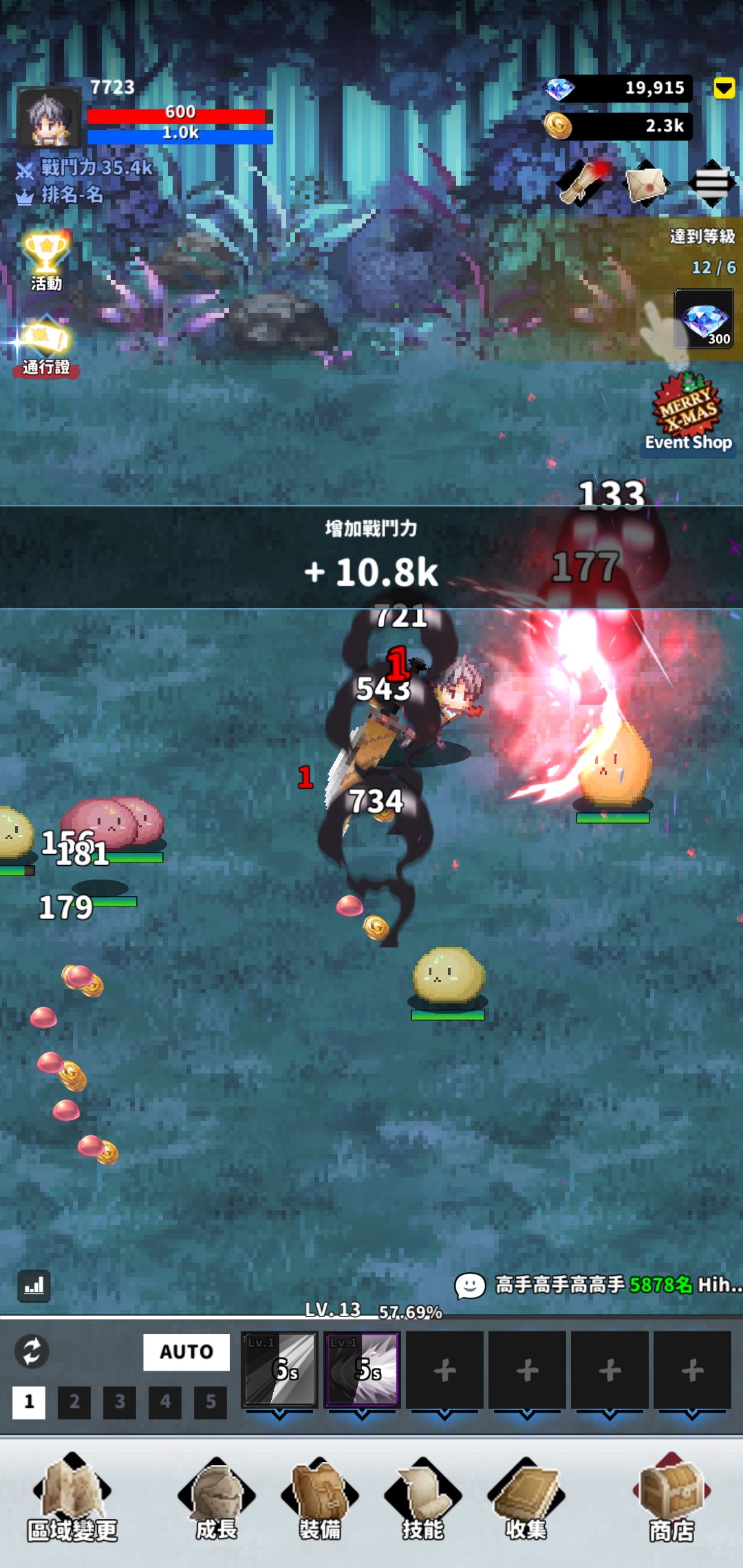Open the 收集 collection menu
743x1568 pixels.
526,1498
